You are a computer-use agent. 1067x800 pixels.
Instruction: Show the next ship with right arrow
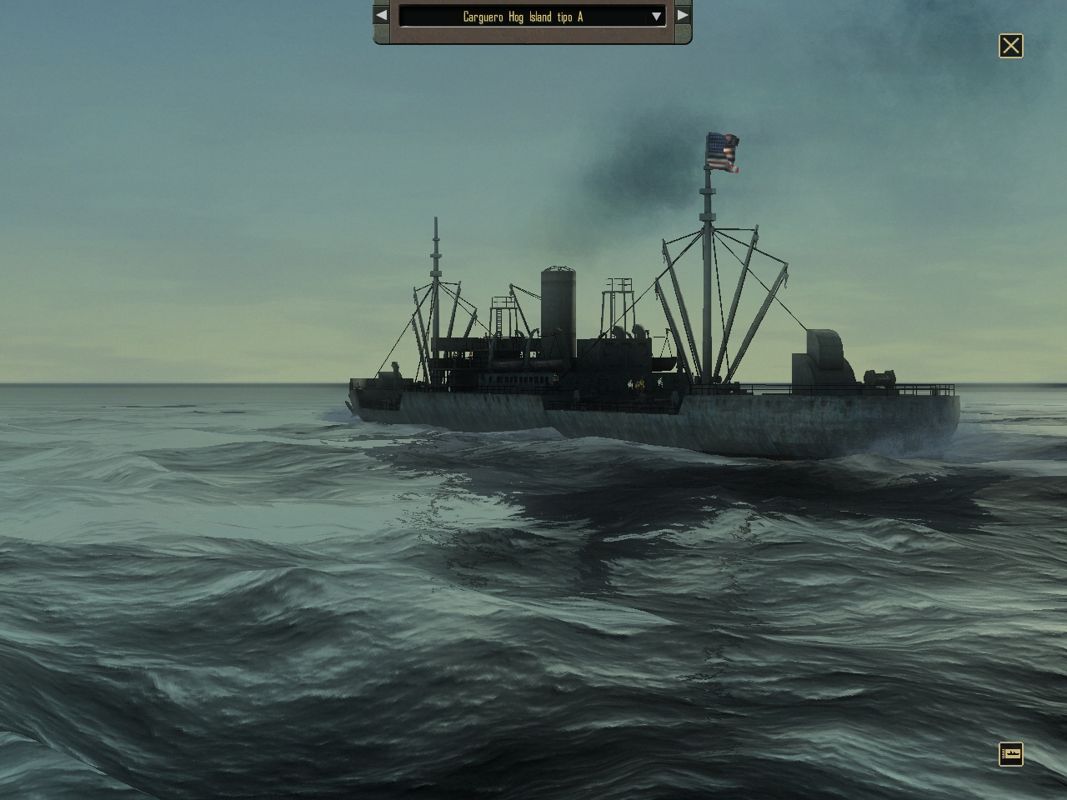(682, 16)
